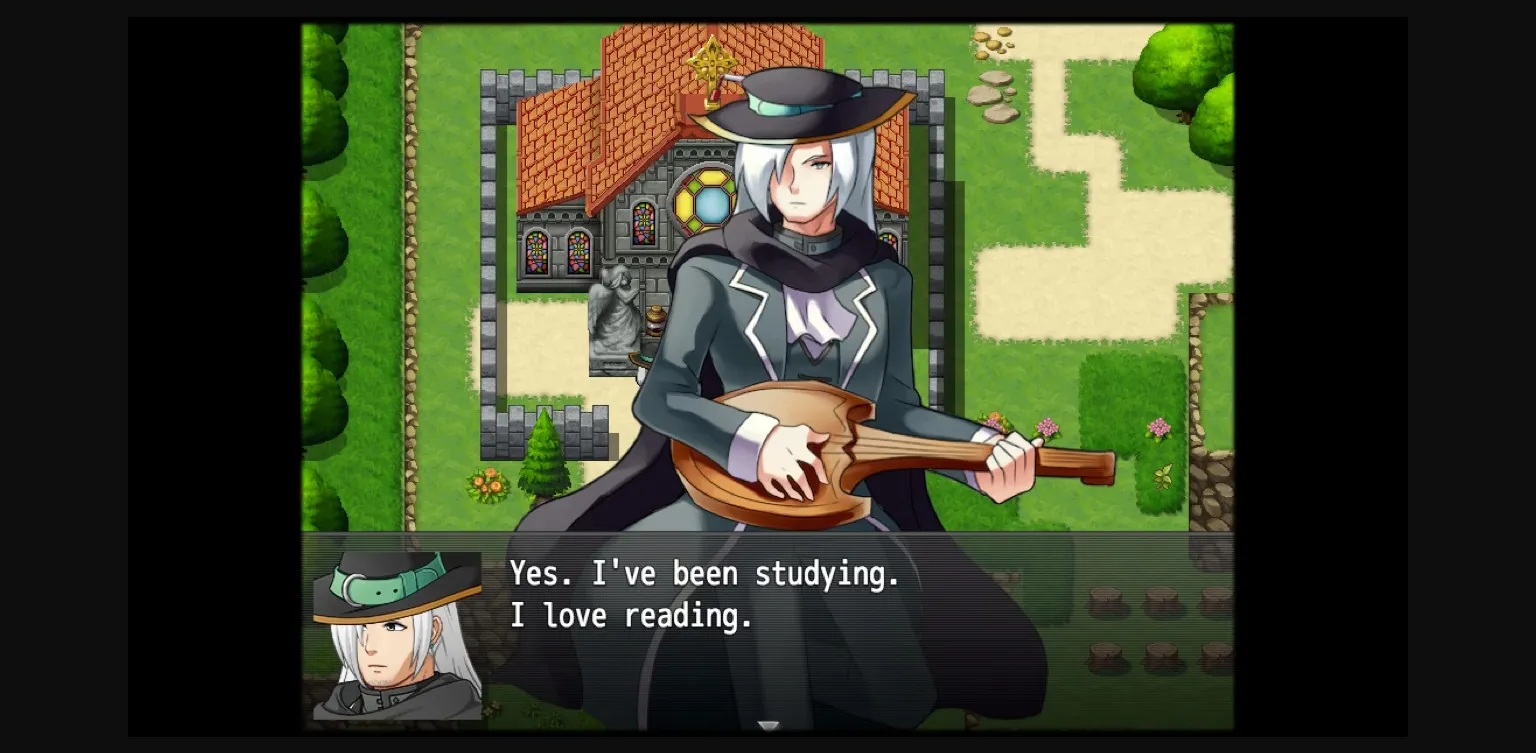Select the dialogue text line about reading
This screenshot has width=1536, height=753.
(631, 616)
